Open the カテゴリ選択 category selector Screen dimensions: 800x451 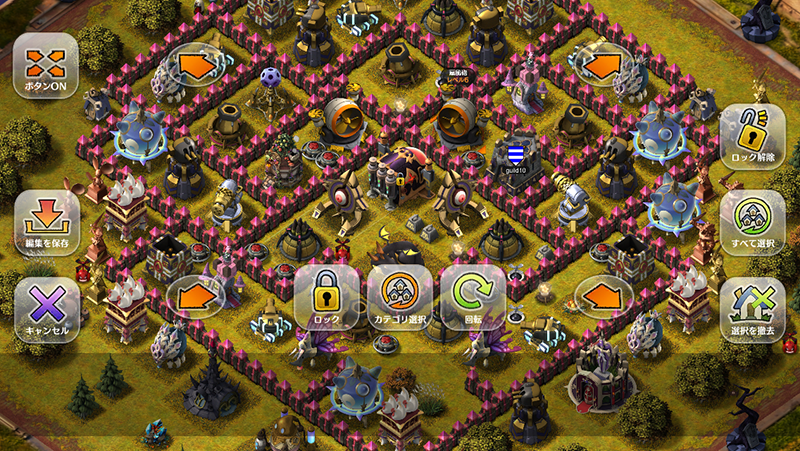pyautogui.click(x=399, y=296)
